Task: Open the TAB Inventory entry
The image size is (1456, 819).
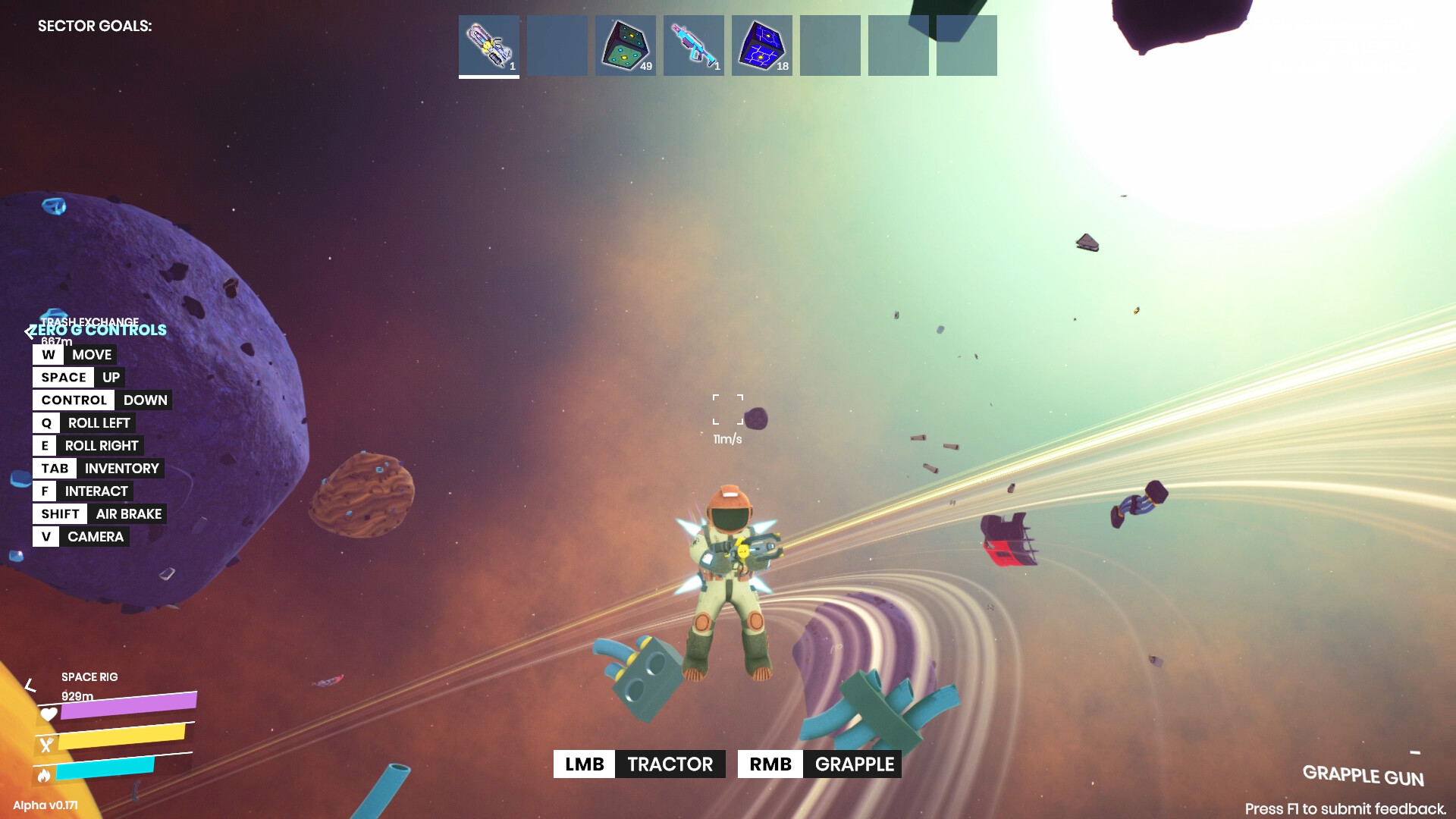Action: 99,468
